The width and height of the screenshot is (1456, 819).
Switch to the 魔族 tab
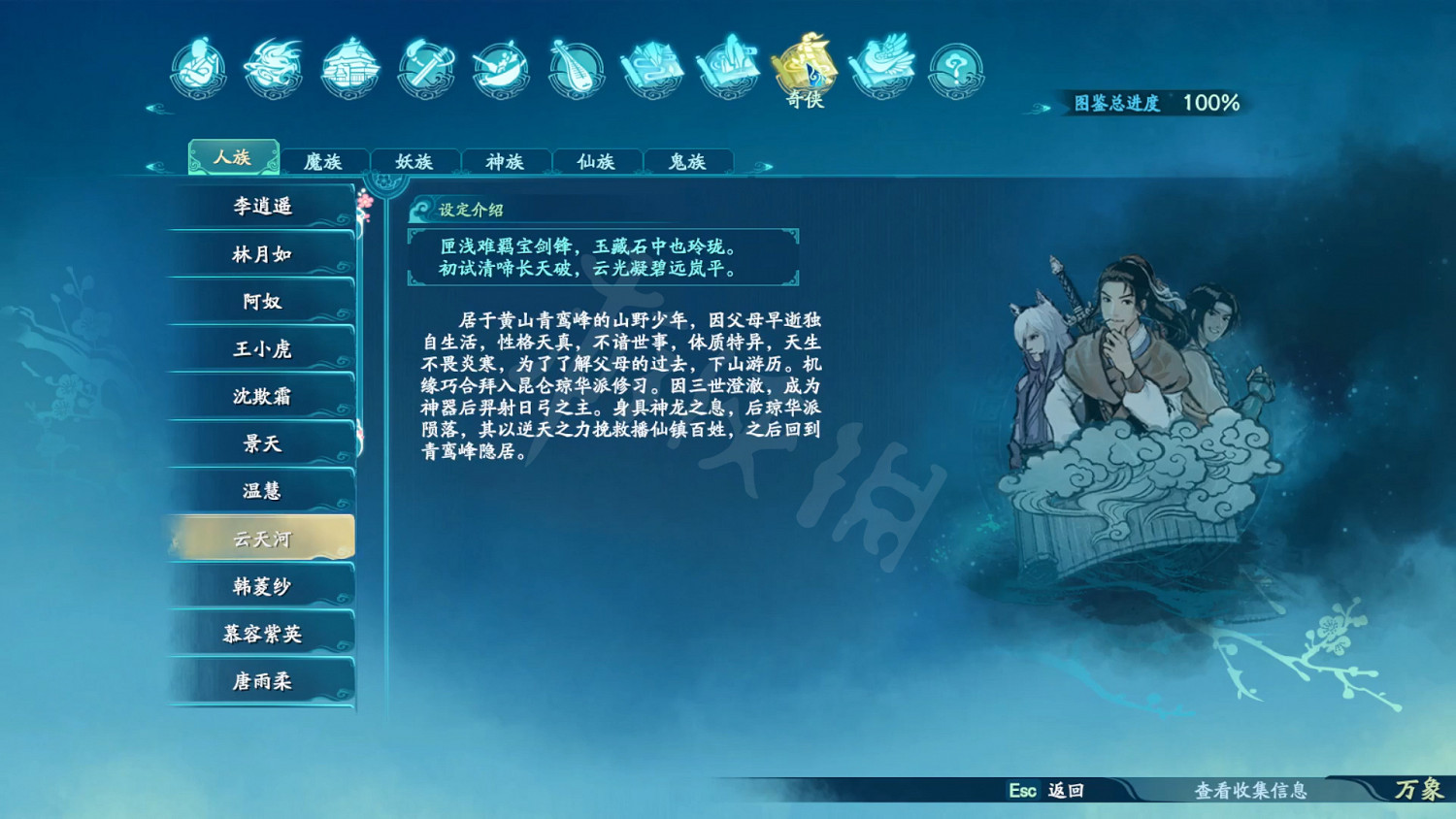(324, 161)
